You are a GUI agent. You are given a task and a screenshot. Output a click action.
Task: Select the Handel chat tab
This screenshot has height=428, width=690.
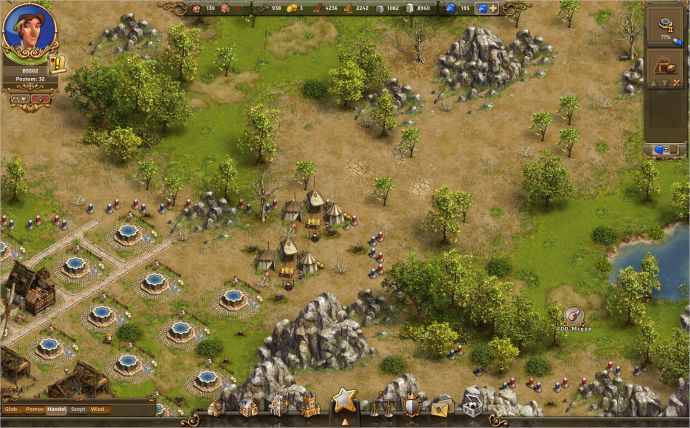tap(57, 409)
